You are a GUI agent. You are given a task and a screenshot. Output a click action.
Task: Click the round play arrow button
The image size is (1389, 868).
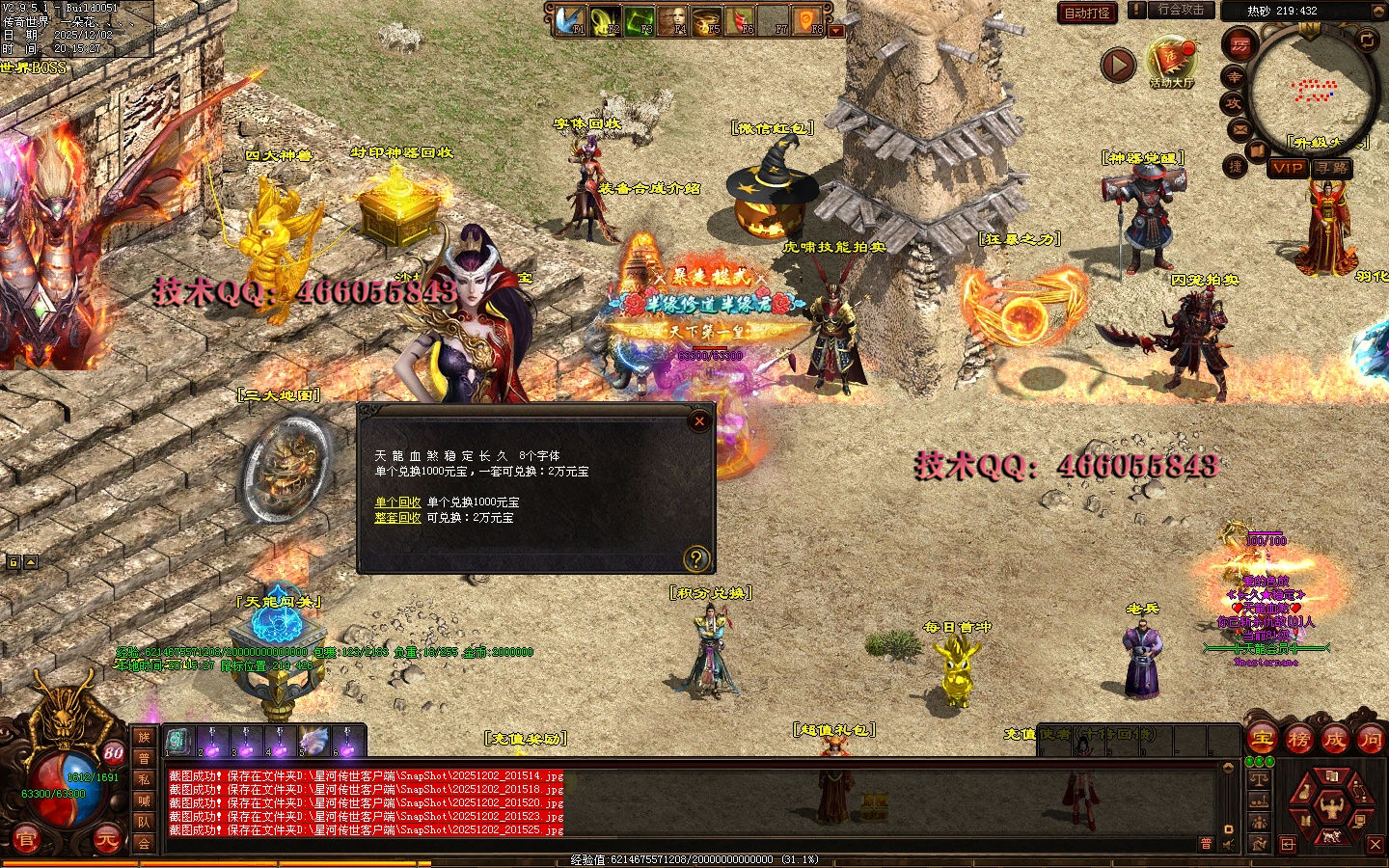tap(1118, 65)
